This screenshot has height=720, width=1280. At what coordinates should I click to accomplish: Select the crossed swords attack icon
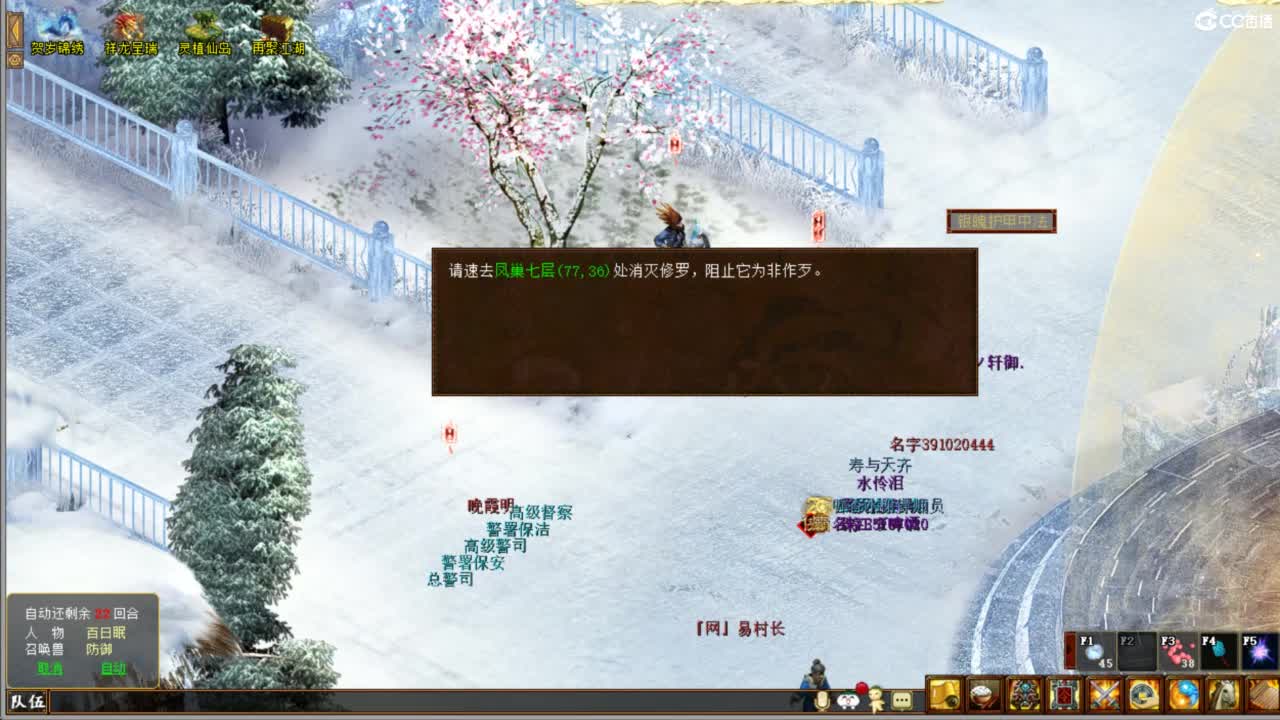click(1102, 695)
